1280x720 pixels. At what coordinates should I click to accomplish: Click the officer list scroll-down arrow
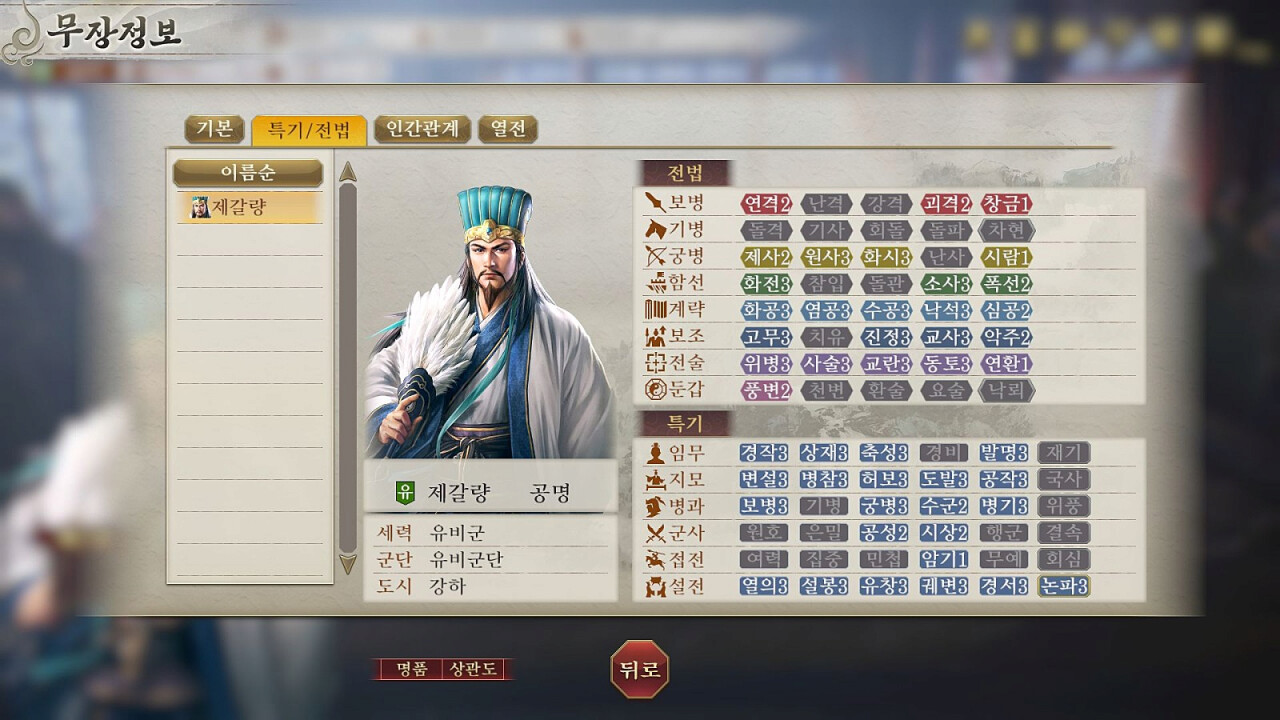[348, 564]
